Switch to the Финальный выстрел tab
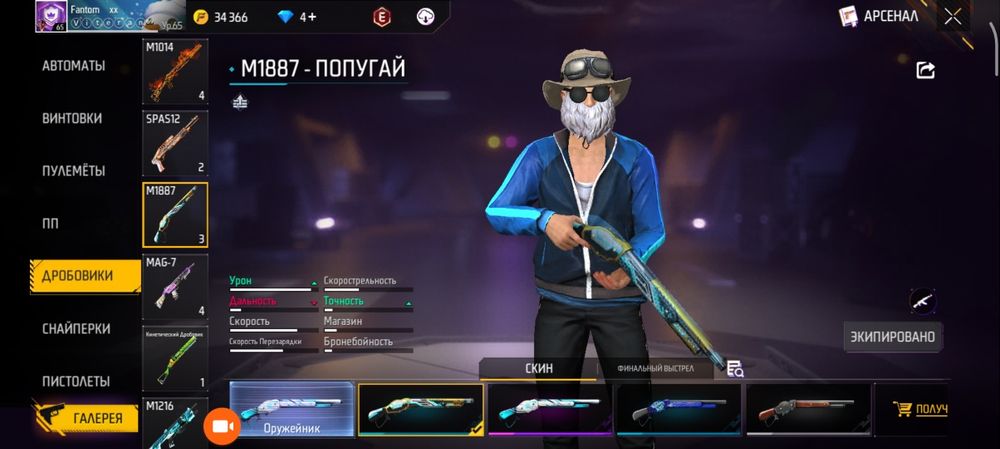 656,369
